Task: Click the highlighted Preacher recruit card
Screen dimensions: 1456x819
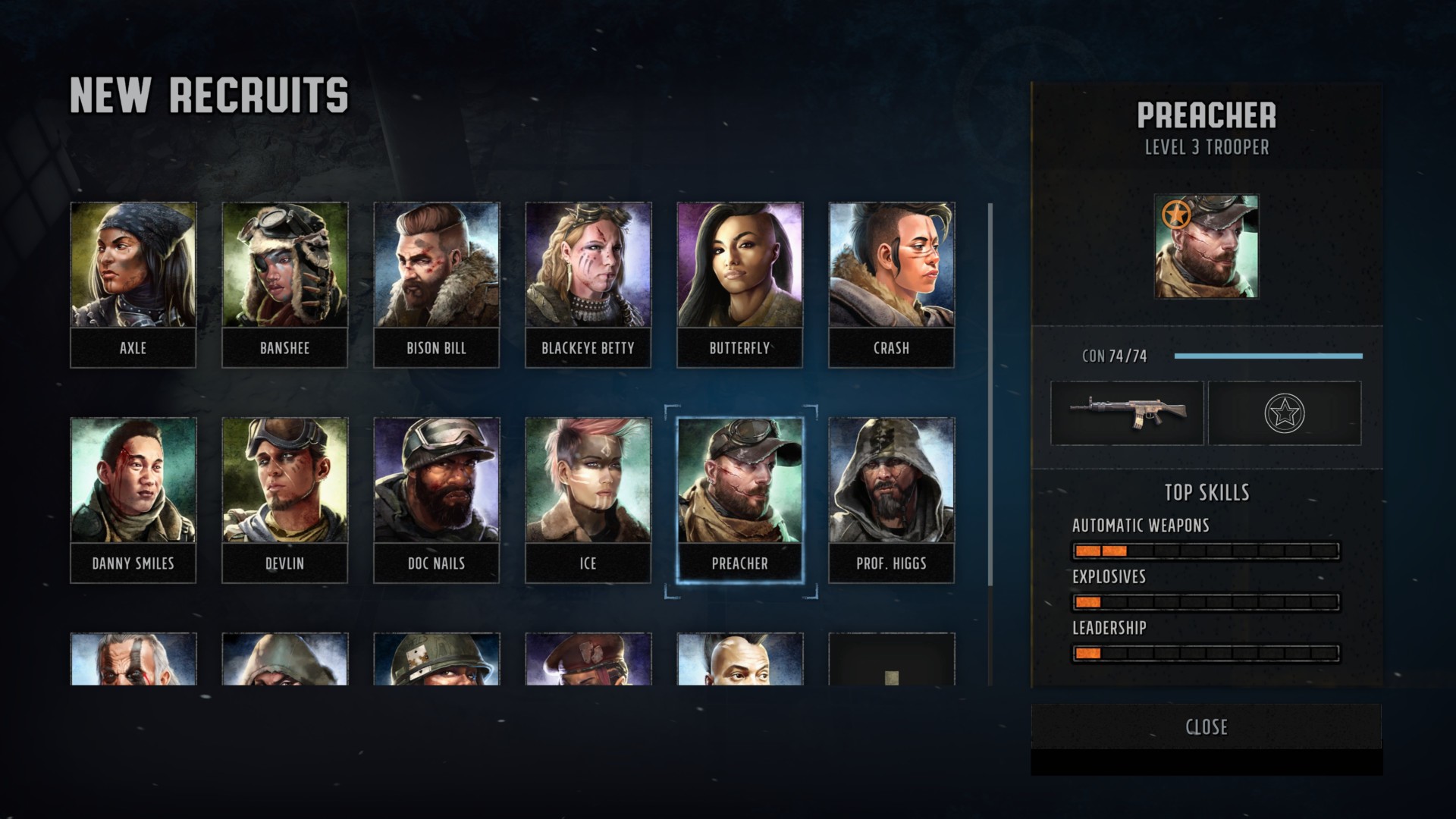Action: point(739,500)
